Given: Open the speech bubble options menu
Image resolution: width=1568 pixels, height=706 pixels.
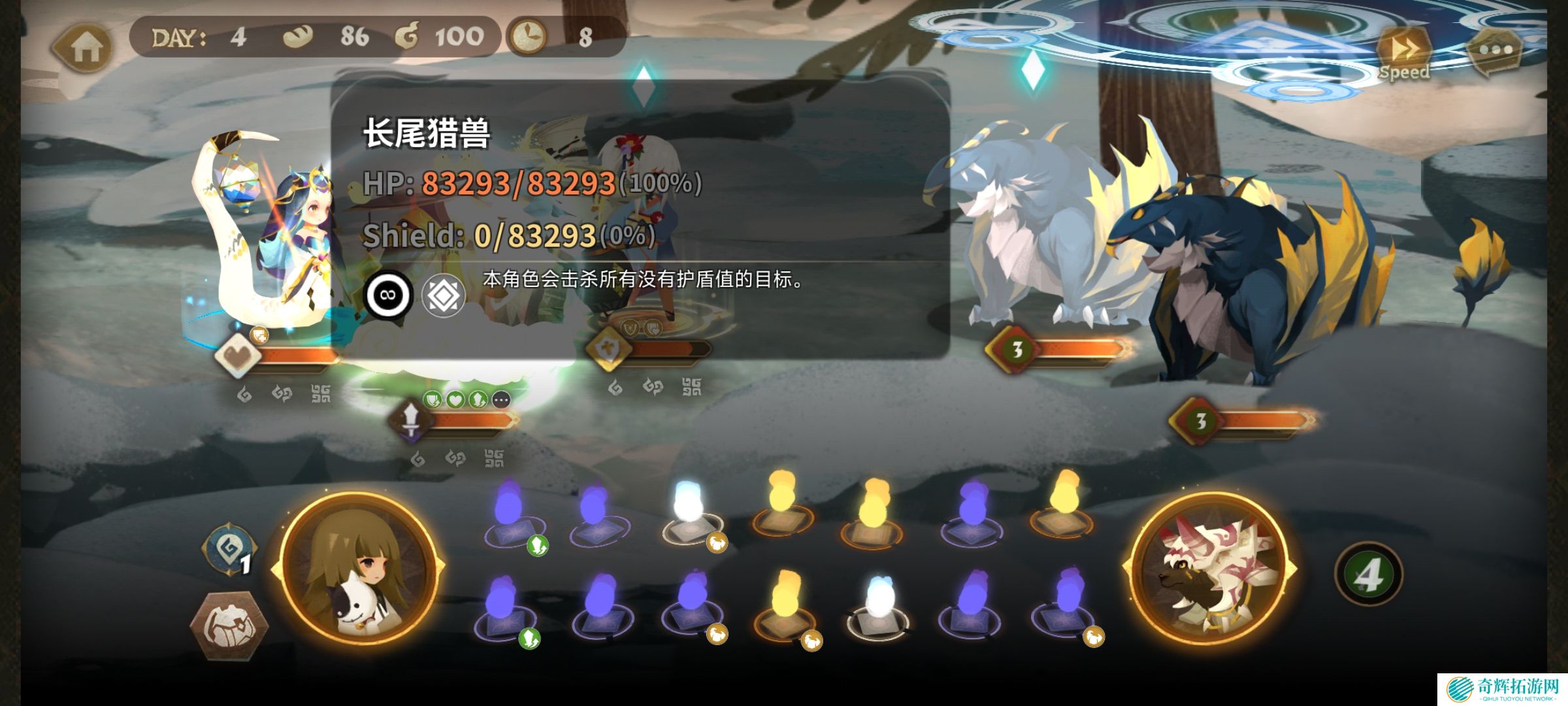Looking at the screenshot, I should point(1495,51).
